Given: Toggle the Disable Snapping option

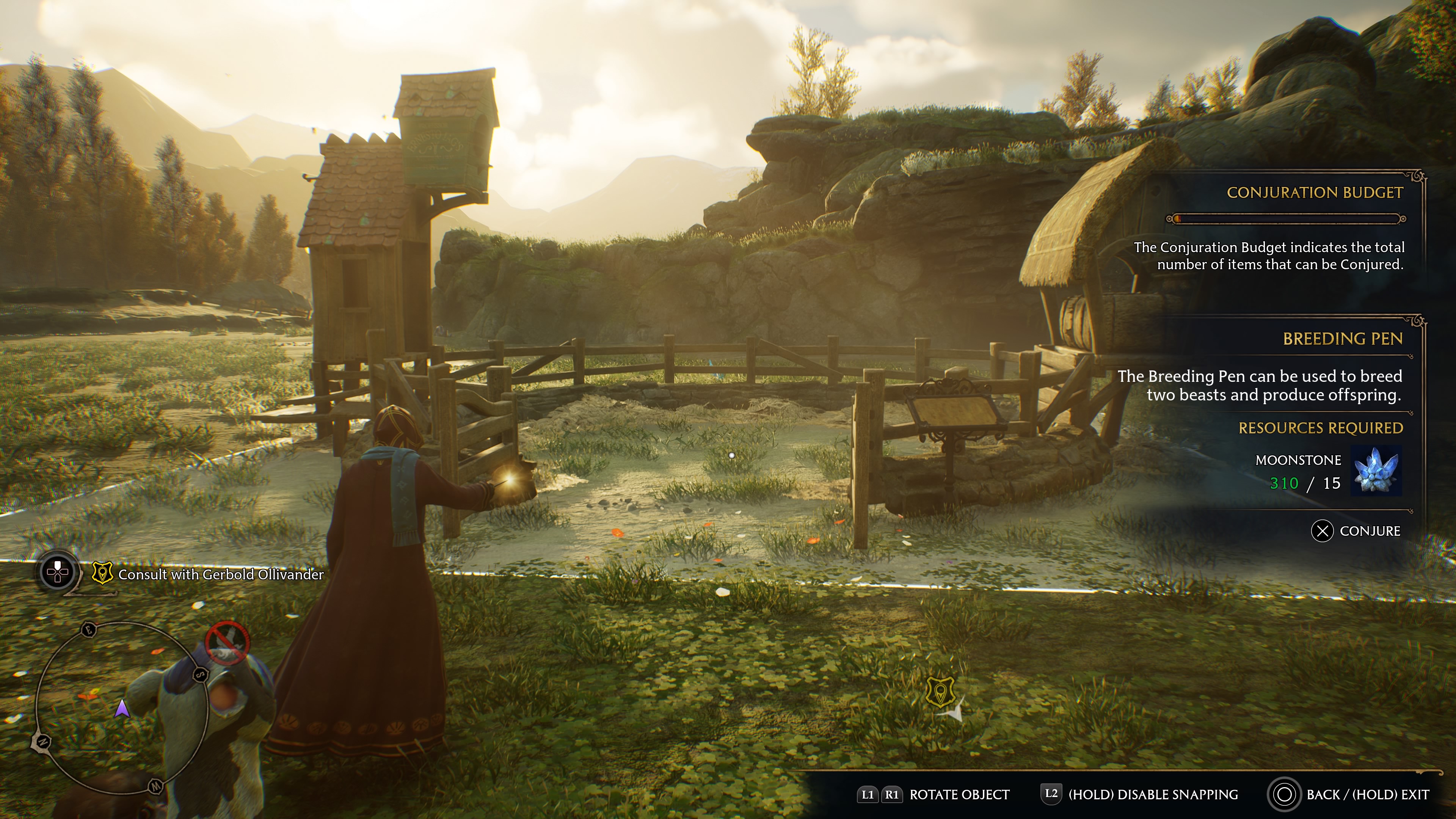Looking at the screenshot, I should coord(1139,795).
